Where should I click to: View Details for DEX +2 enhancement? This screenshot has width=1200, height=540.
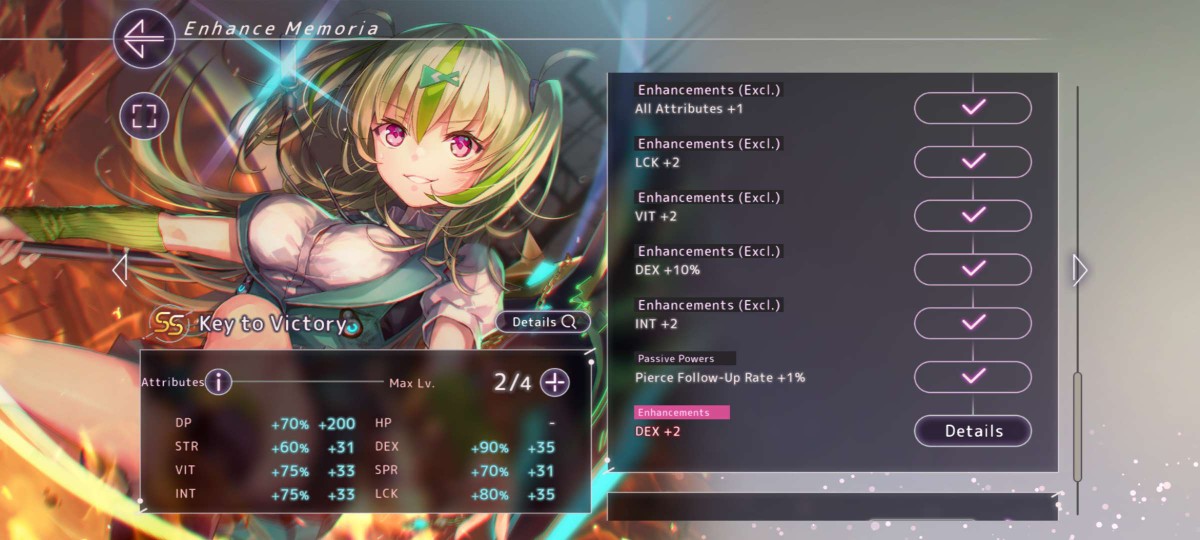[x=973, y=431]
